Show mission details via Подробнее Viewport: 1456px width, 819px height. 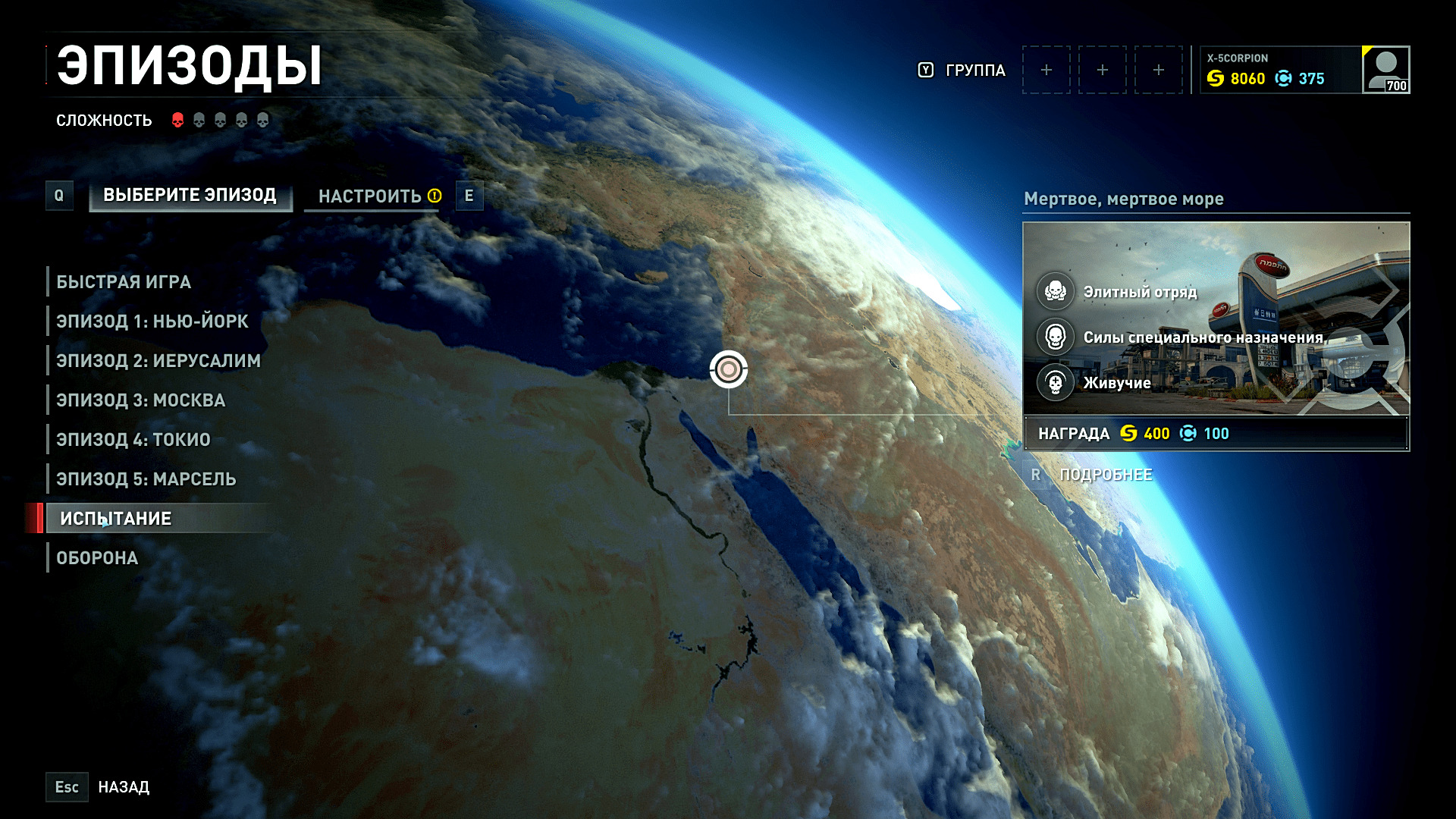click(1105, 475)
